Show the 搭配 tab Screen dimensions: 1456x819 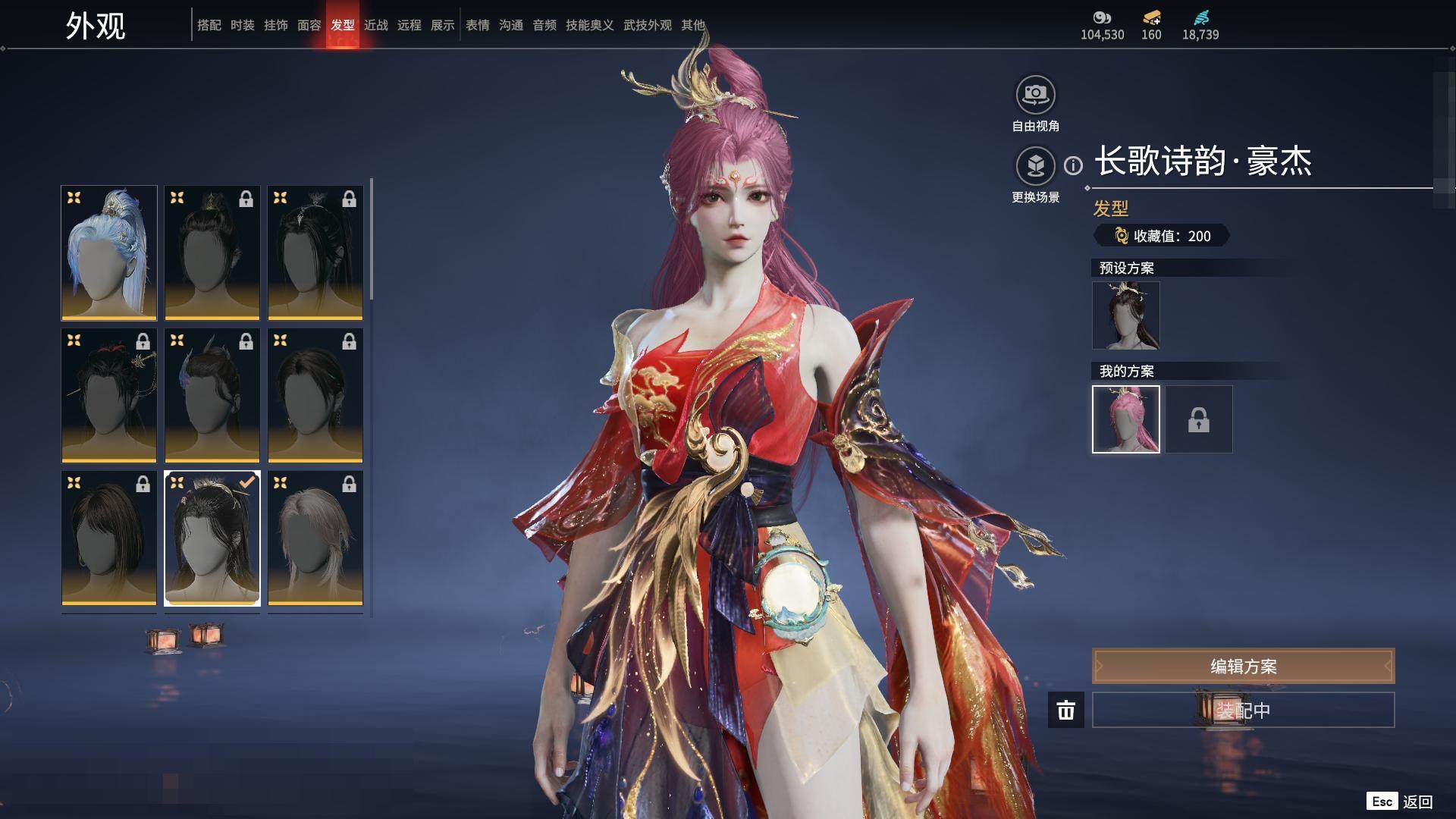point(209,25)
